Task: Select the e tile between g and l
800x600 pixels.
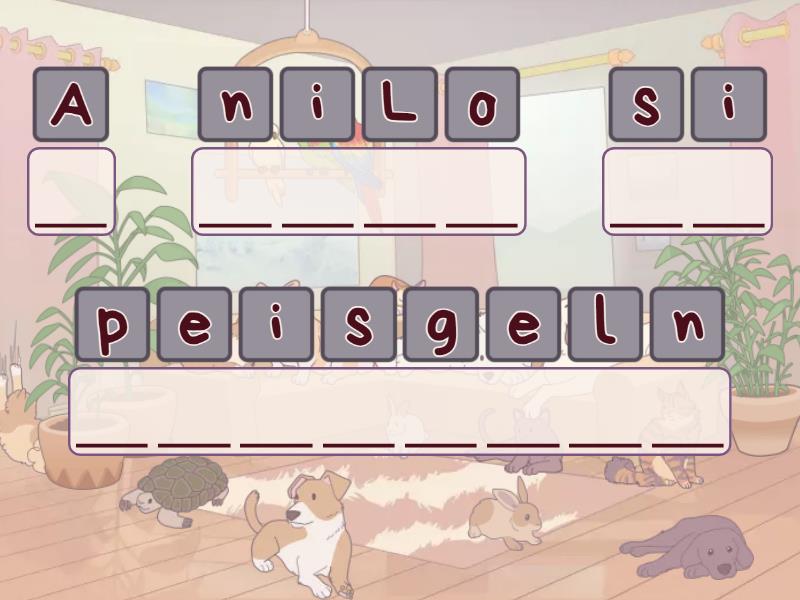Action: click(523, 324)
